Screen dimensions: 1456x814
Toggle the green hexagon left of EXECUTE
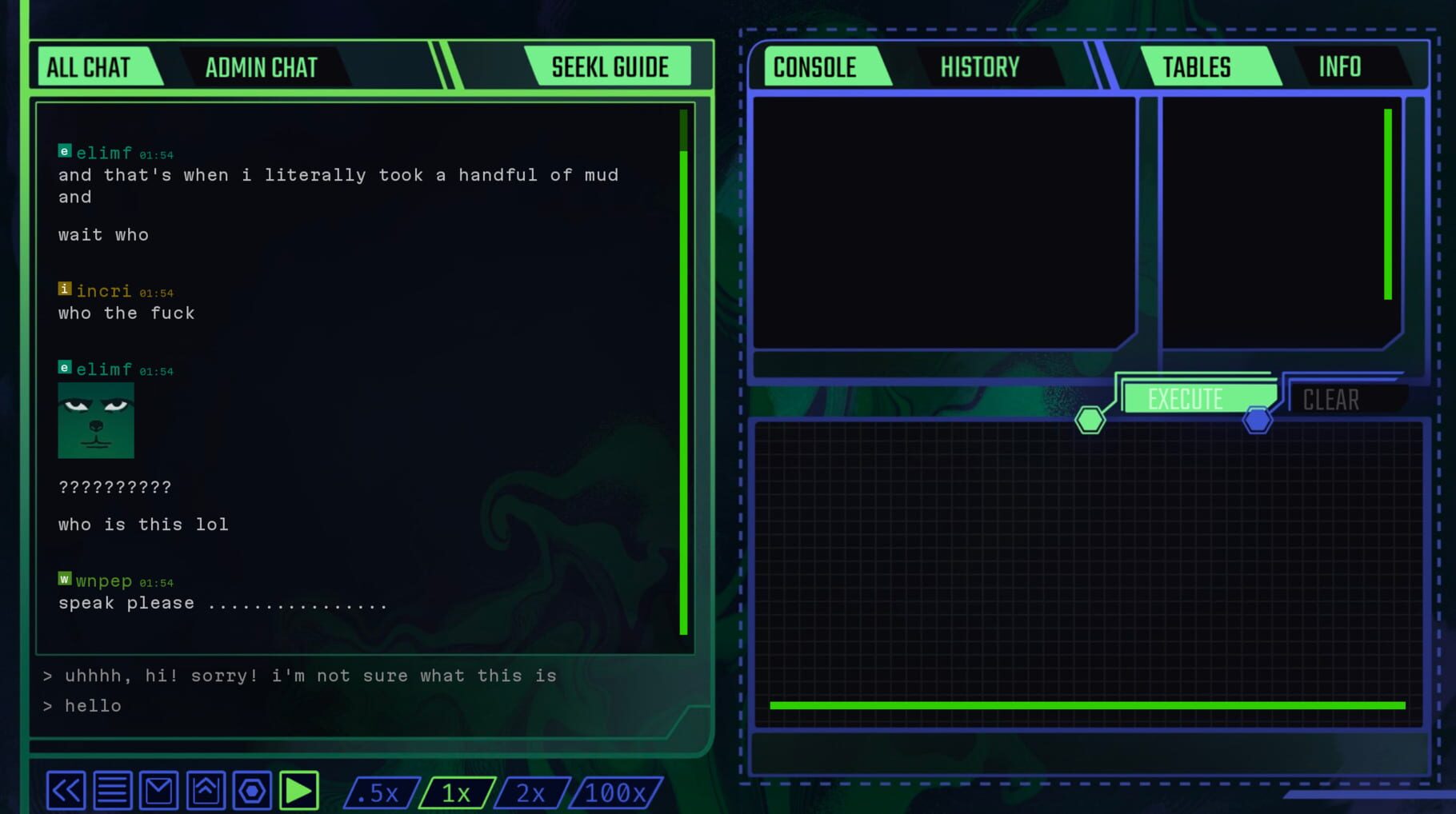(x=1090, y=418)
